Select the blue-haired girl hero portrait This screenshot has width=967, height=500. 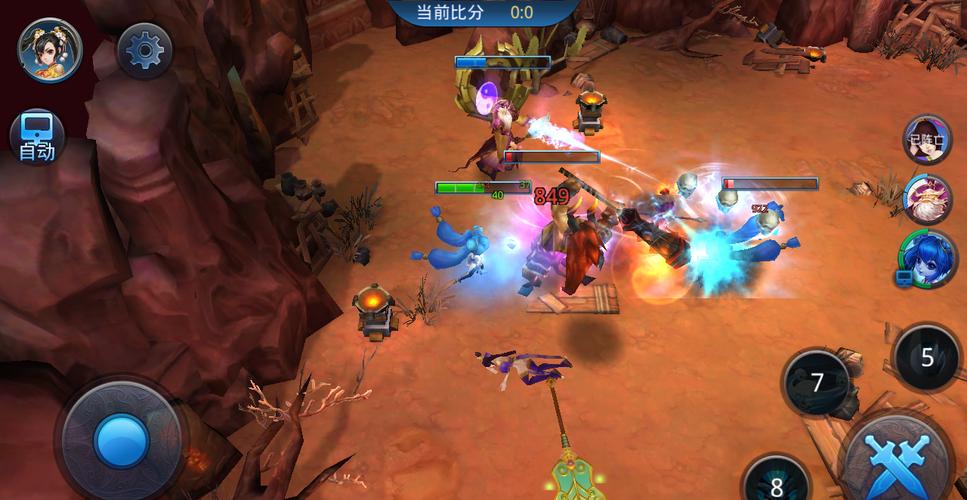(925, 257)
